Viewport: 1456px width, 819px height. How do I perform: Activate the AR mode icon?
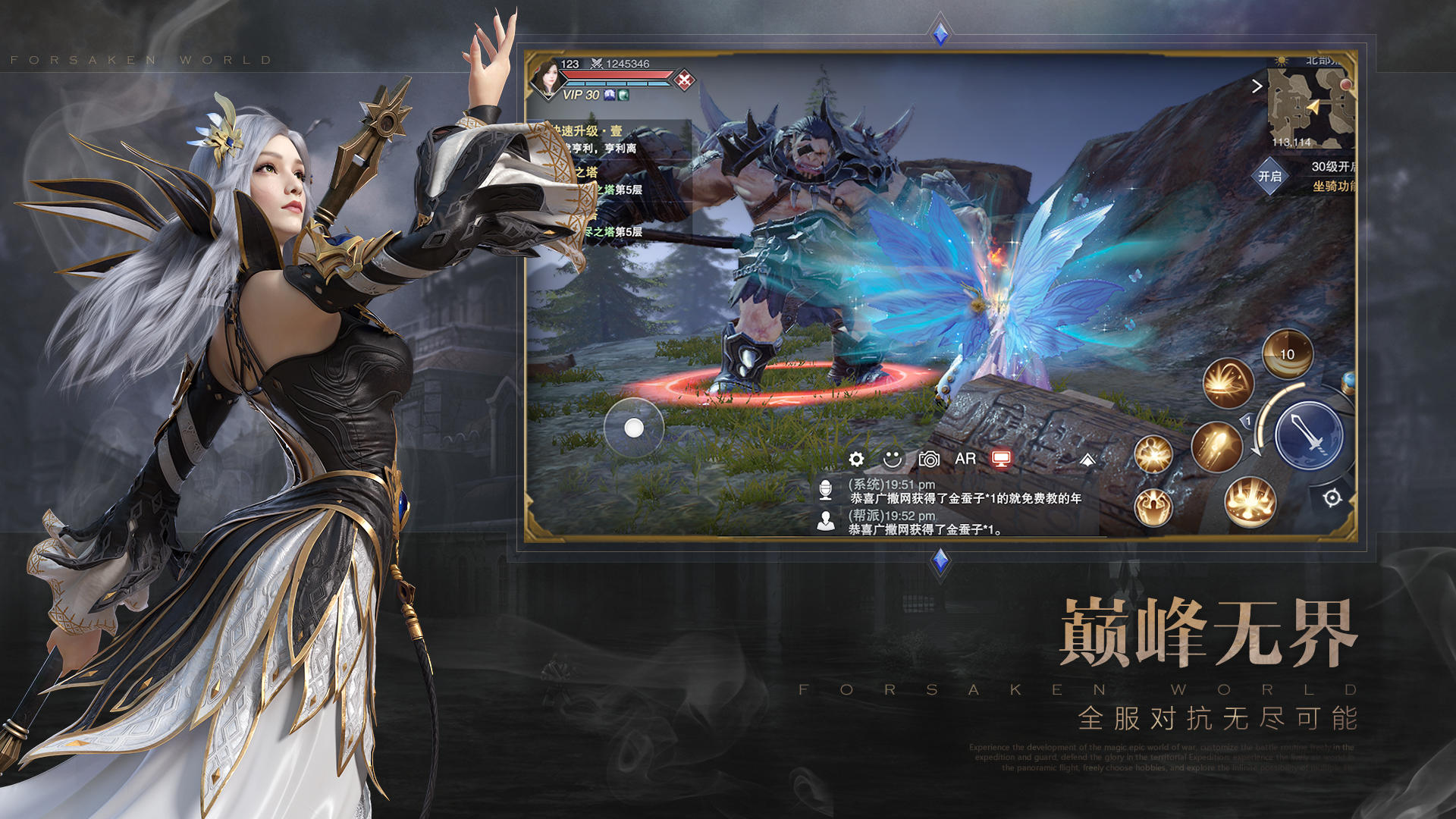tap(965, 458)
